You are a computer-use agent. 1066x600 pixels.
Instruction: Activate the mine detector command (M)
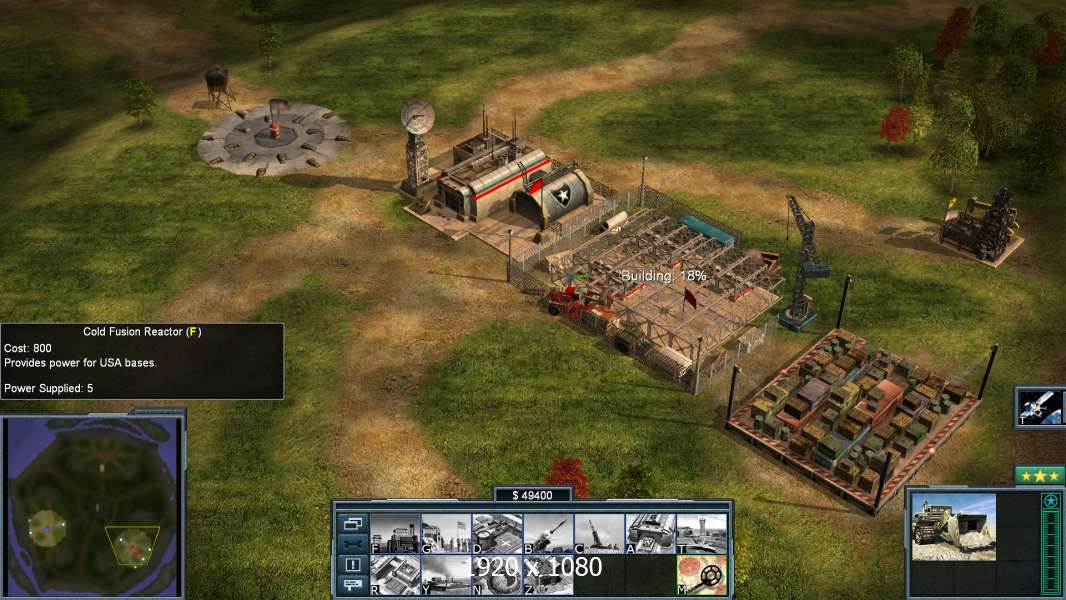tap(701, 575)
